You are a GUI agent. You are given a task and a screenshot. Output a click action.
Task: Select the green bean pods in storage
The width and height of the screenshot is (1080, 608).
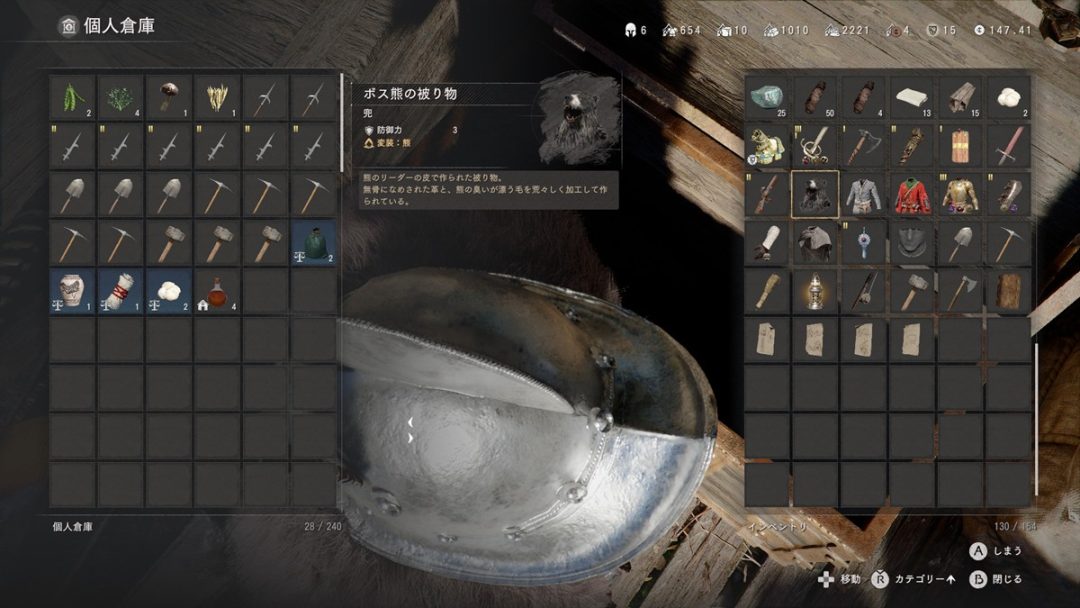[72, 97]
